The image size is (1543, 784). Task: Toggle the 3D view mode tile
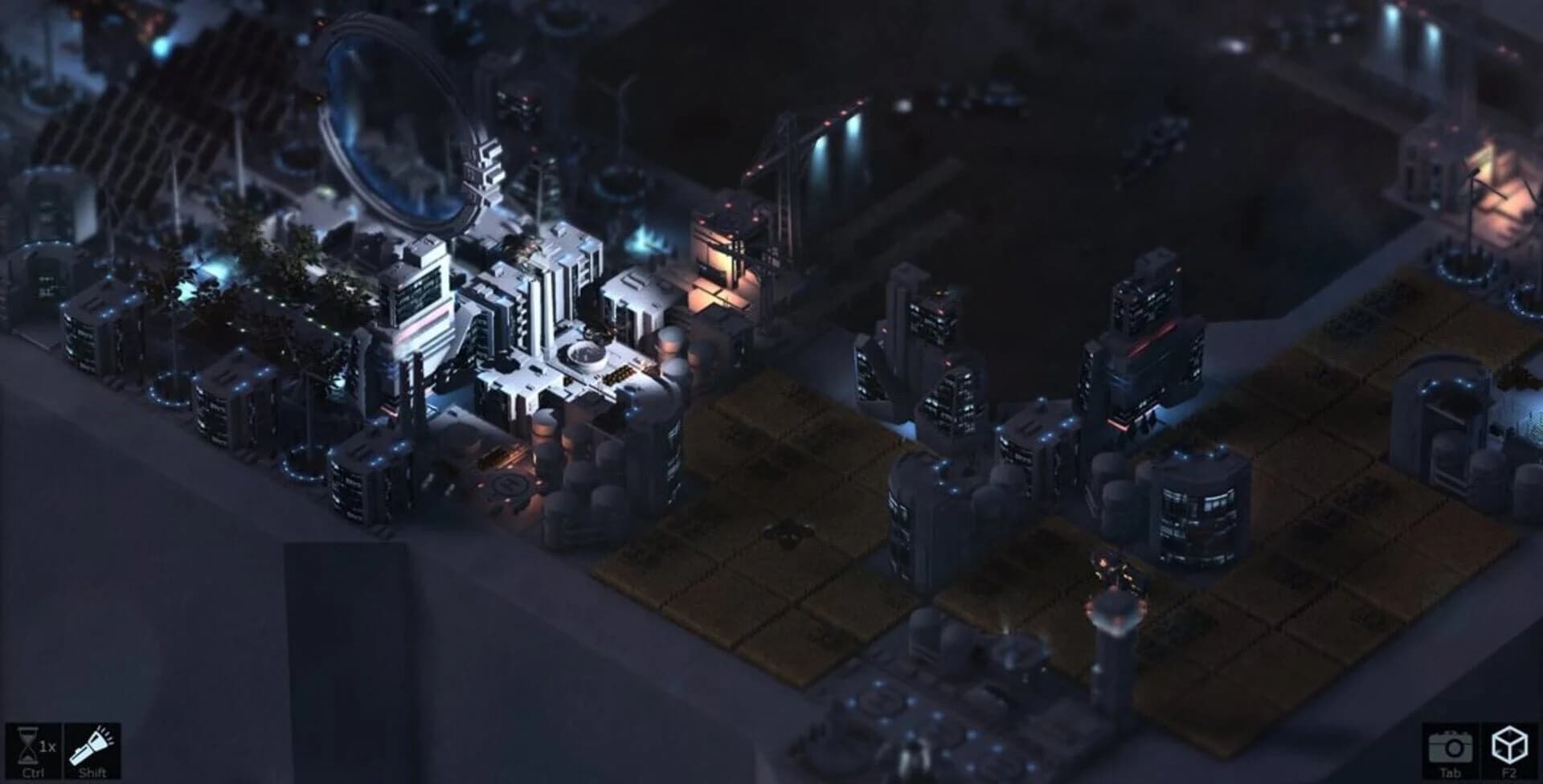pyautogui.click(x=1509, y=751)
